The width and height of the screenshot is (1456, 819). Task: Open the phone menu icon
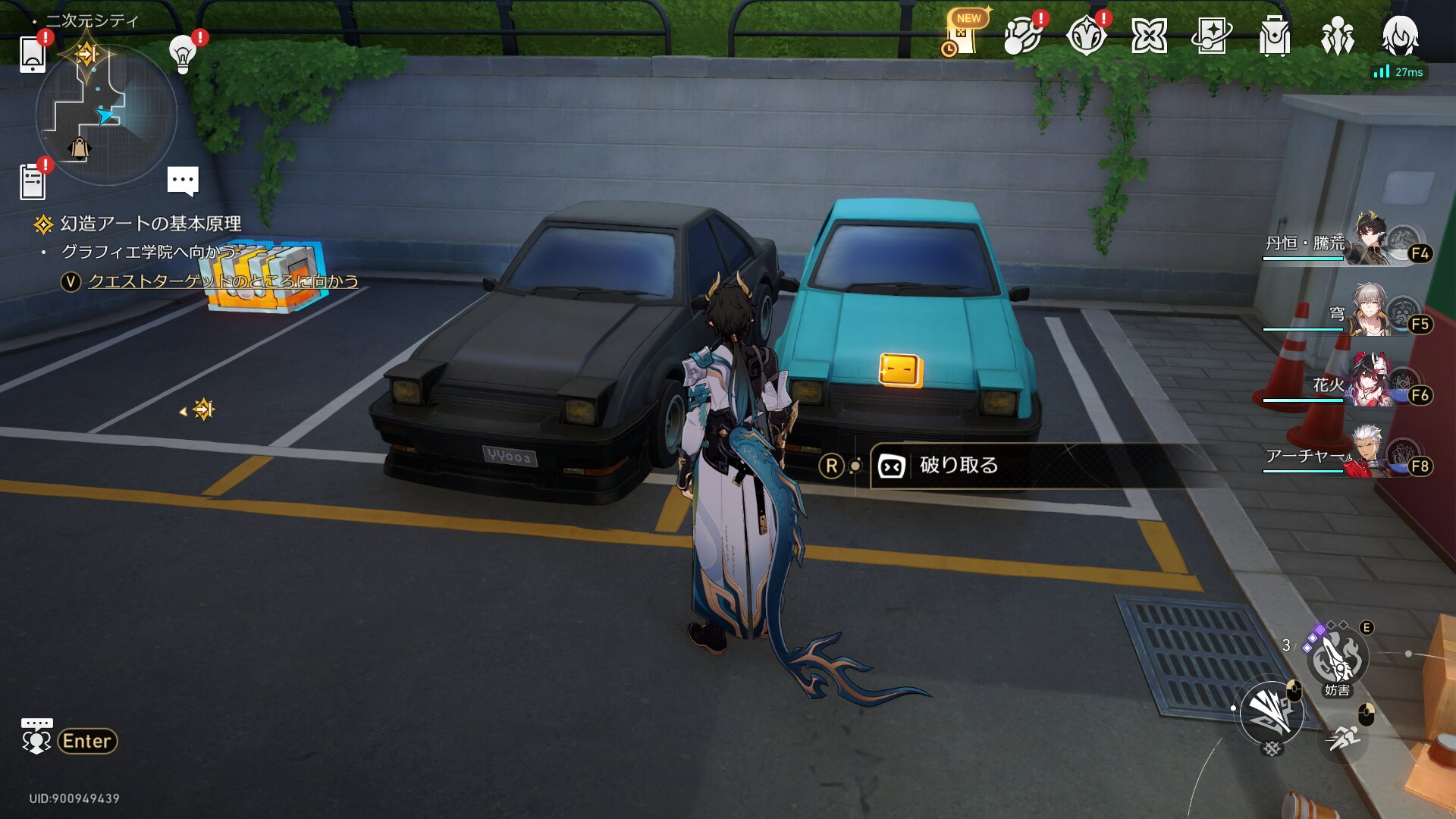tap(32, 54)
